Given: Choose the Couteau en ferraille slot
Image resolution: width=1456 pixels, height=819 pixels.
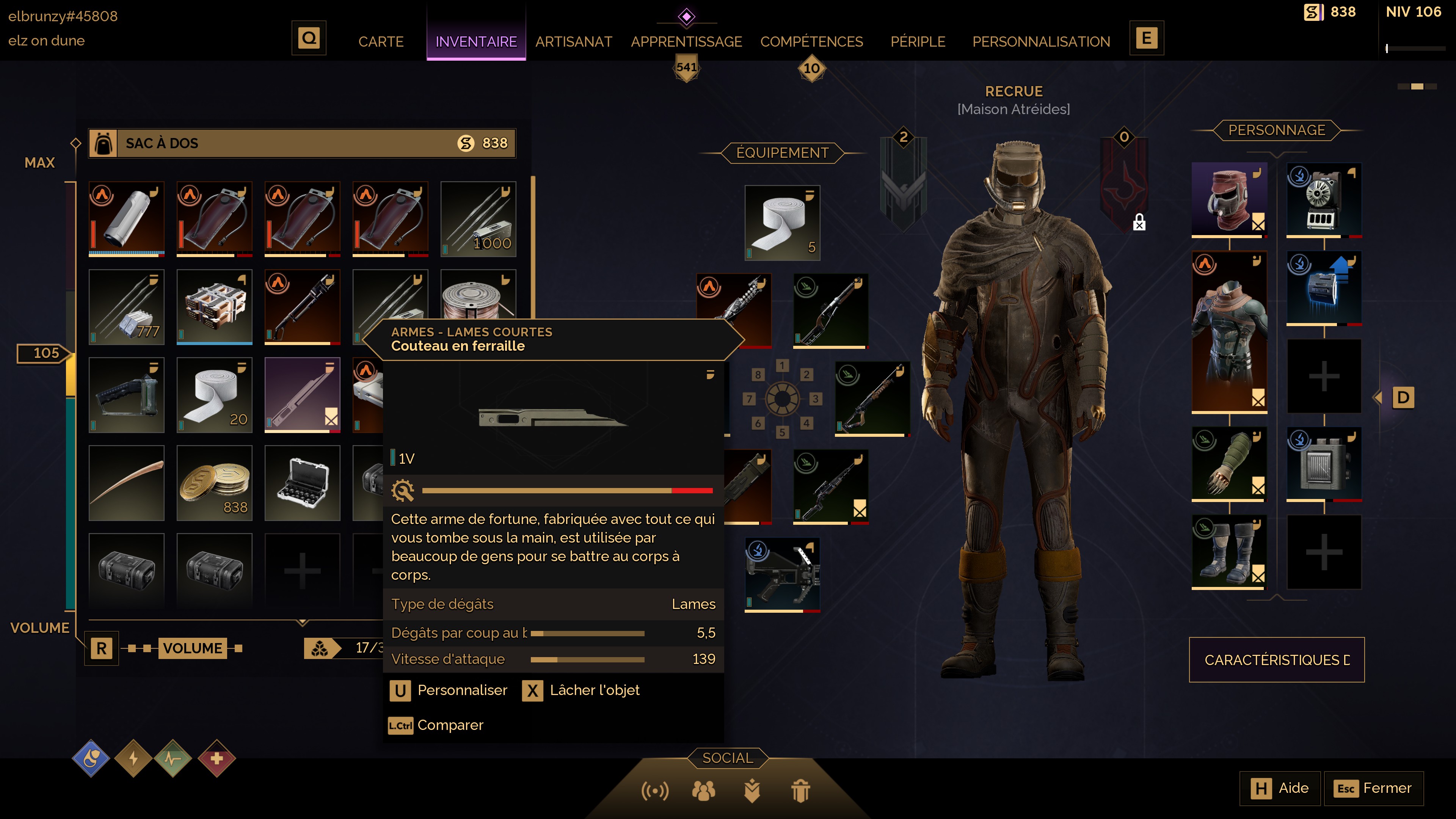Looking at the screenshot, I should (x=302, y=394).
